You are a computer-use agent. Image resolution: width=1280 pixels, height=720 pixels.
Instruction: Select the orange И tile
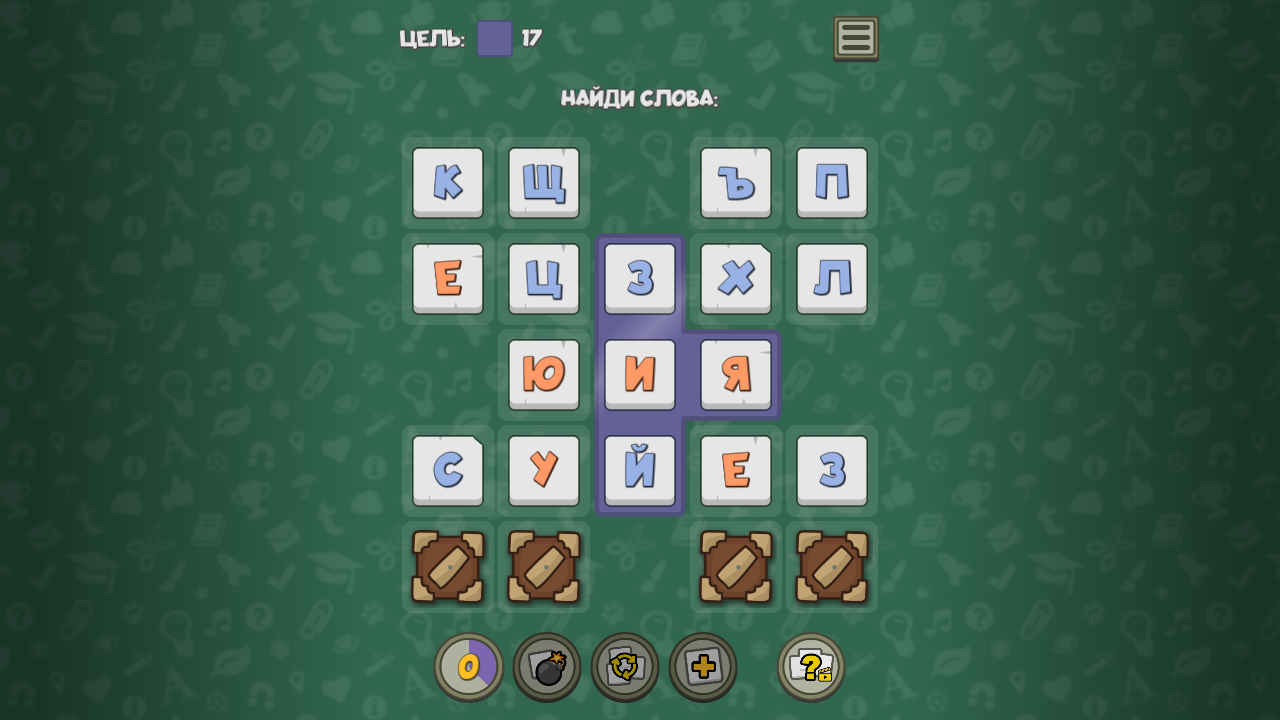[639, 375]
